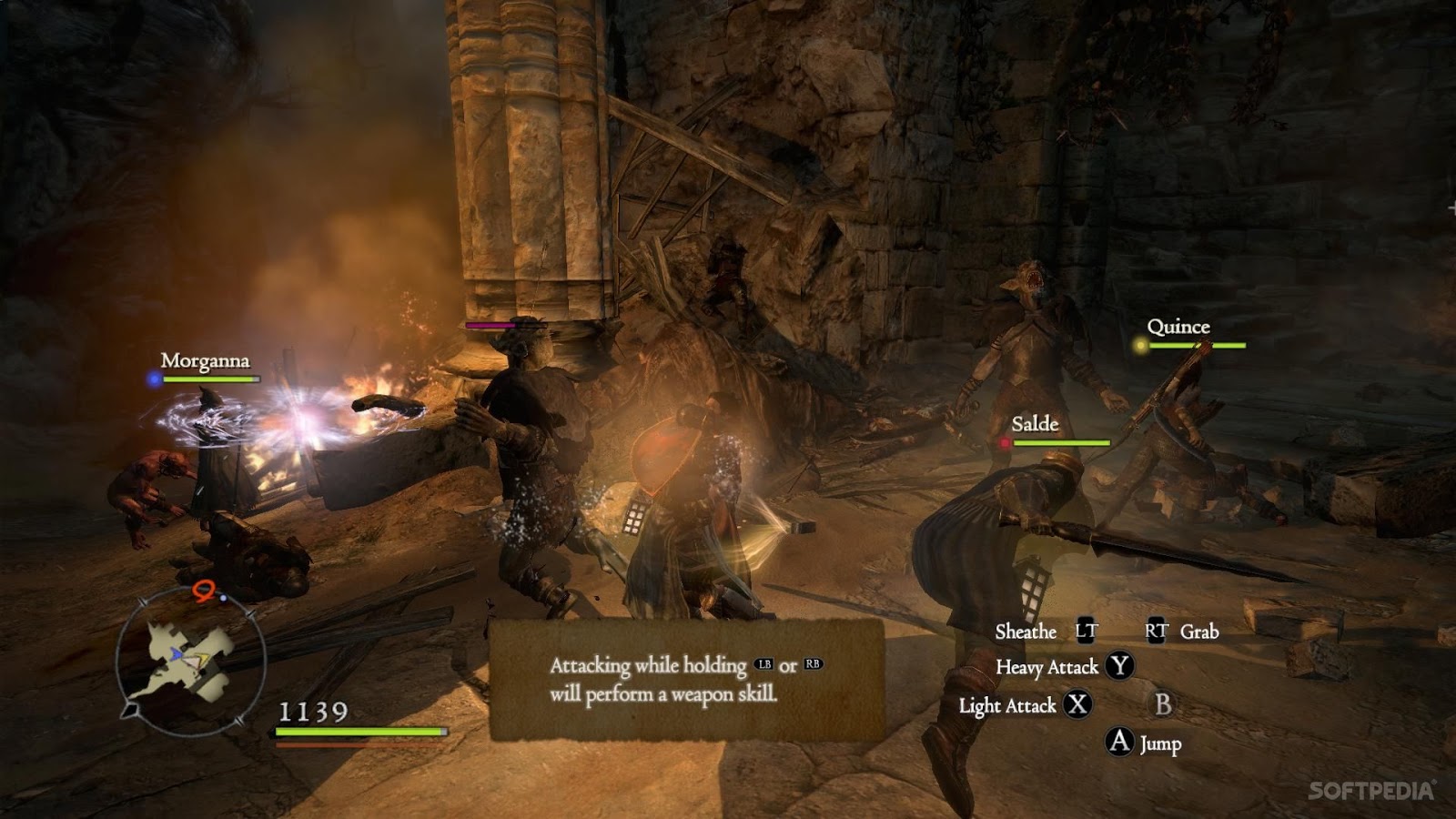Select the Morganna pawn name tag
Screen dimensions: 1456x819
205,361
